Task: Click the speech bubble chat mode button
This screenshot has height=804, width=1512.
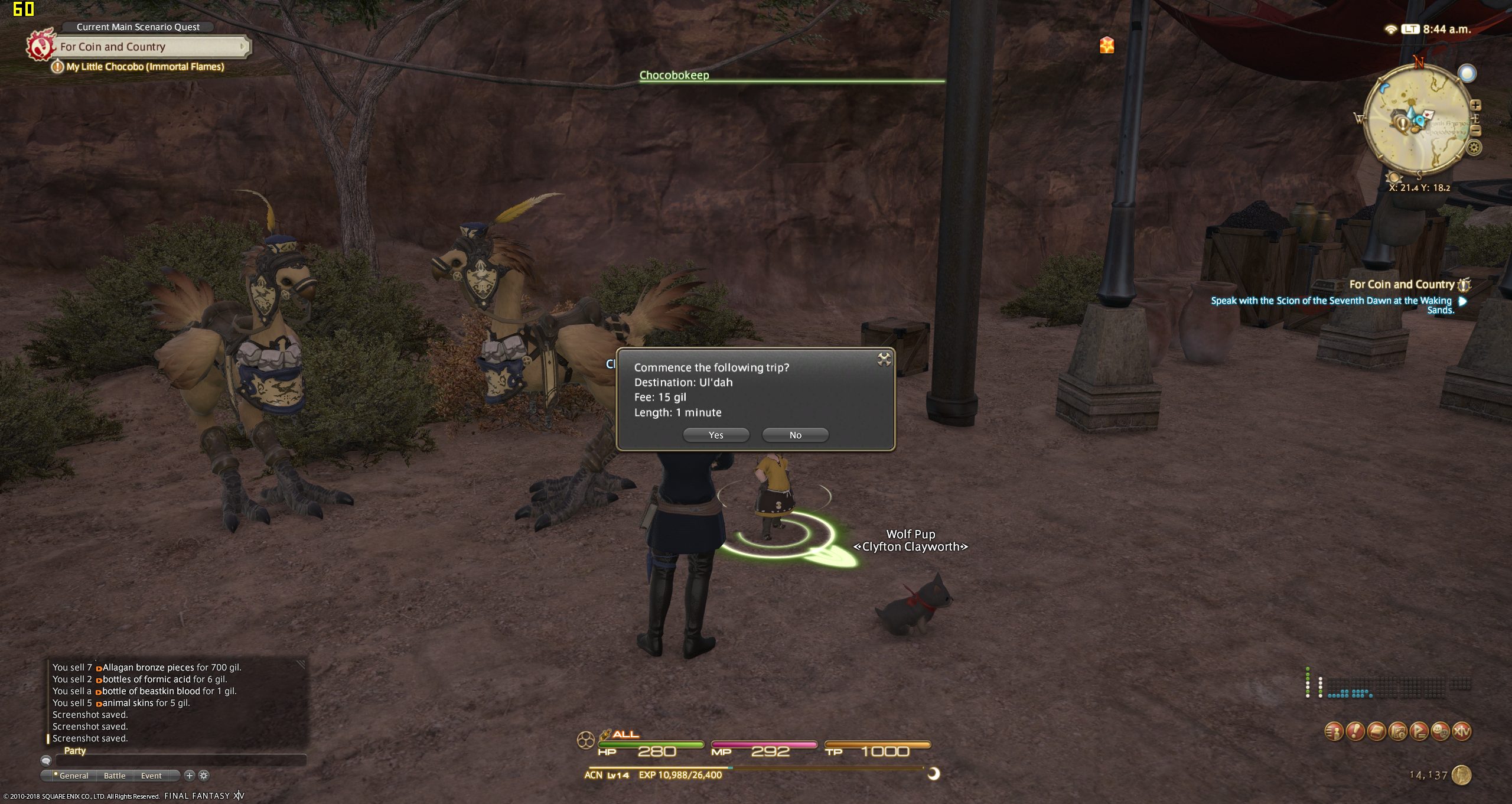Action: (46, 761)
